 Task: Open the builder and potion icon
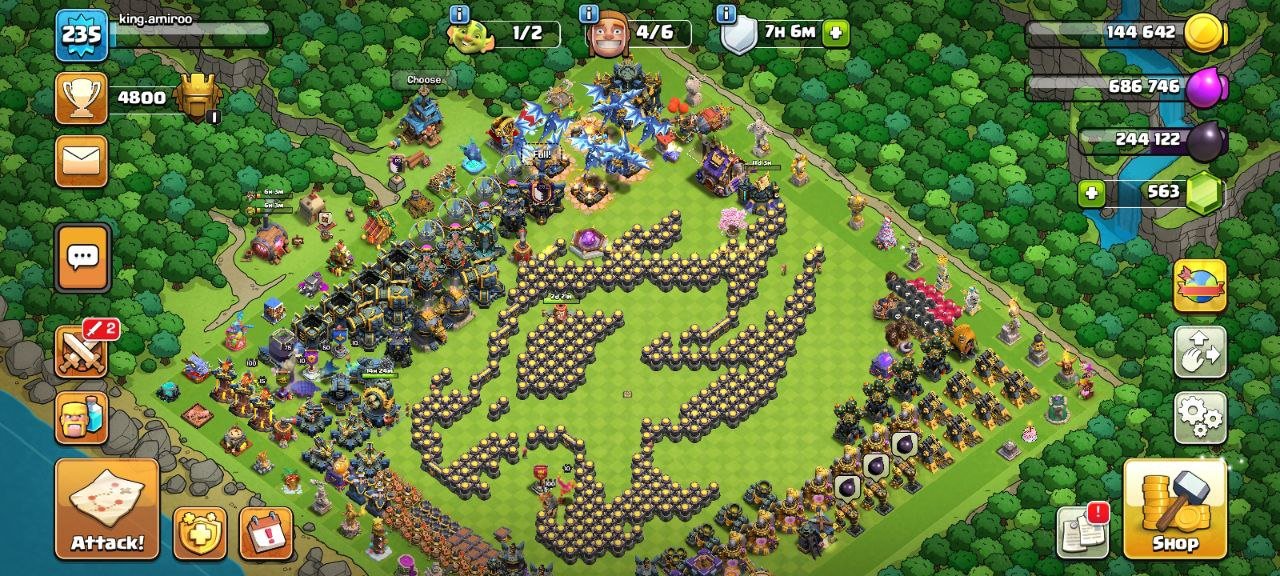(81, 418)
